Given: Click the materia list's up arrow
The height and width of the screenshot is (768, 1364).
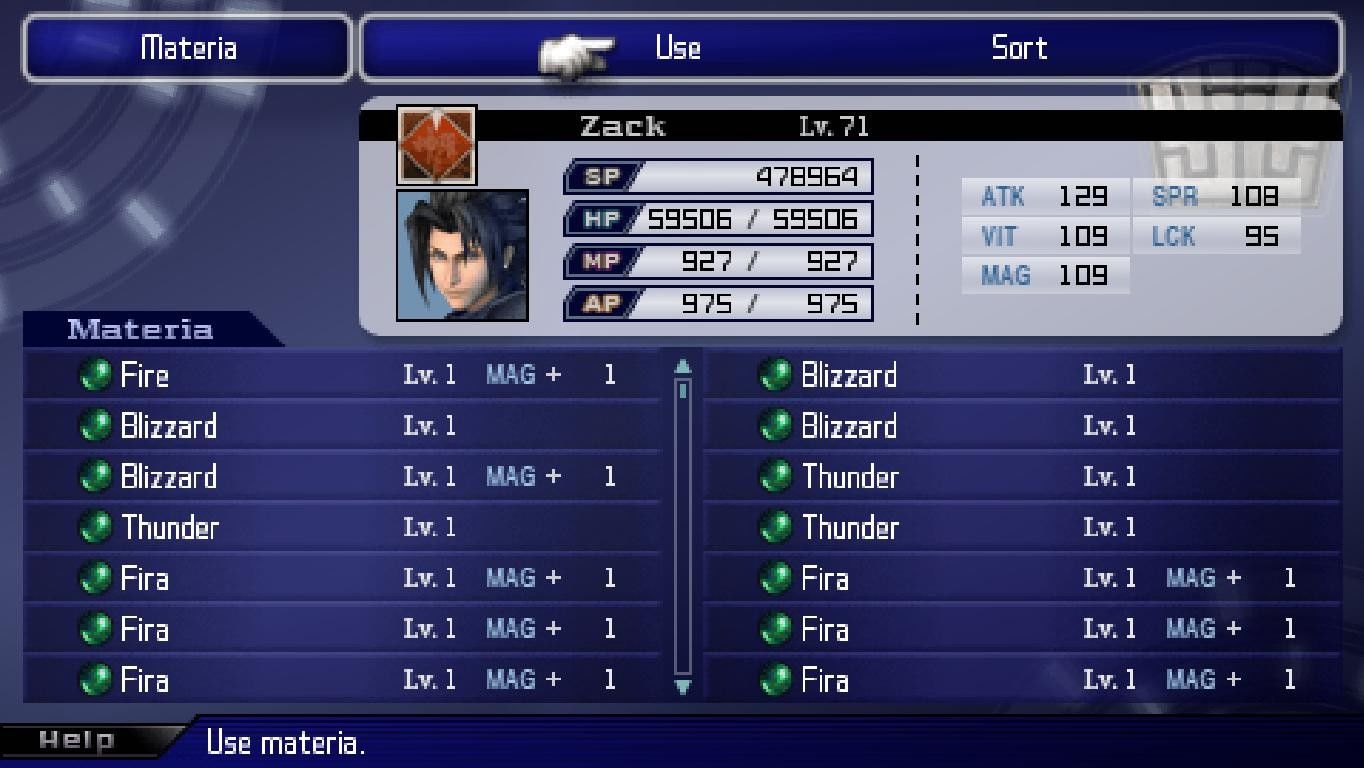Looking at the screenshot, I should [x=683, y=366].
